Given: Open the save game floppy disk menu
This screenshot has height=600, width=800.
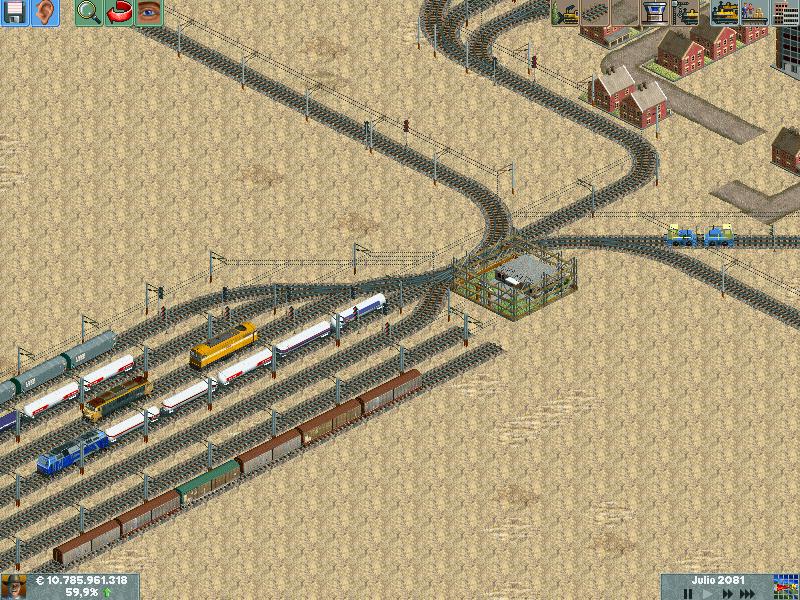Looking at the screenshot, I should point(14,13).
